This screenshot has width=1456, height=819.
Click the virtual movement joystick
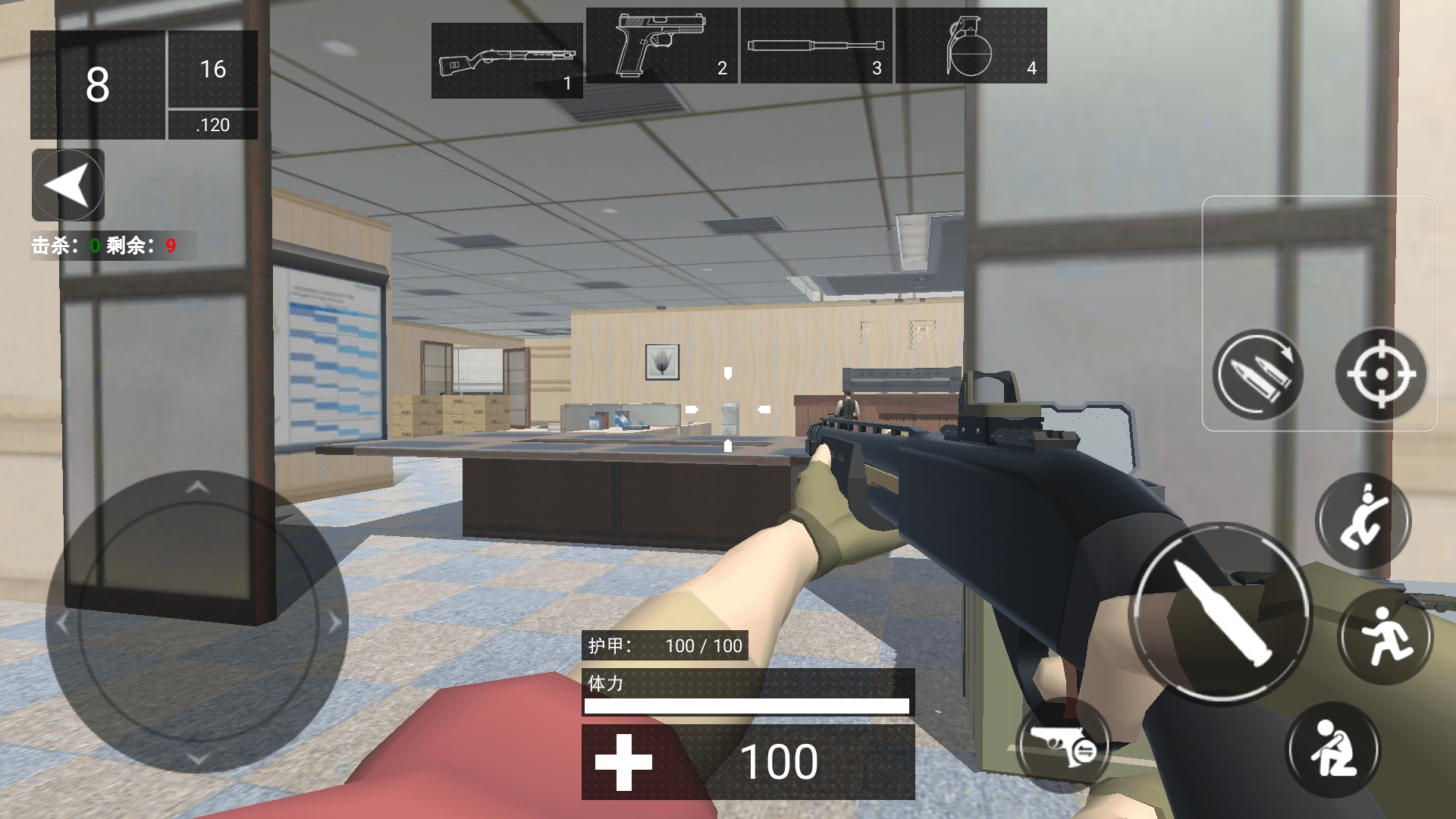pos(197,623)
